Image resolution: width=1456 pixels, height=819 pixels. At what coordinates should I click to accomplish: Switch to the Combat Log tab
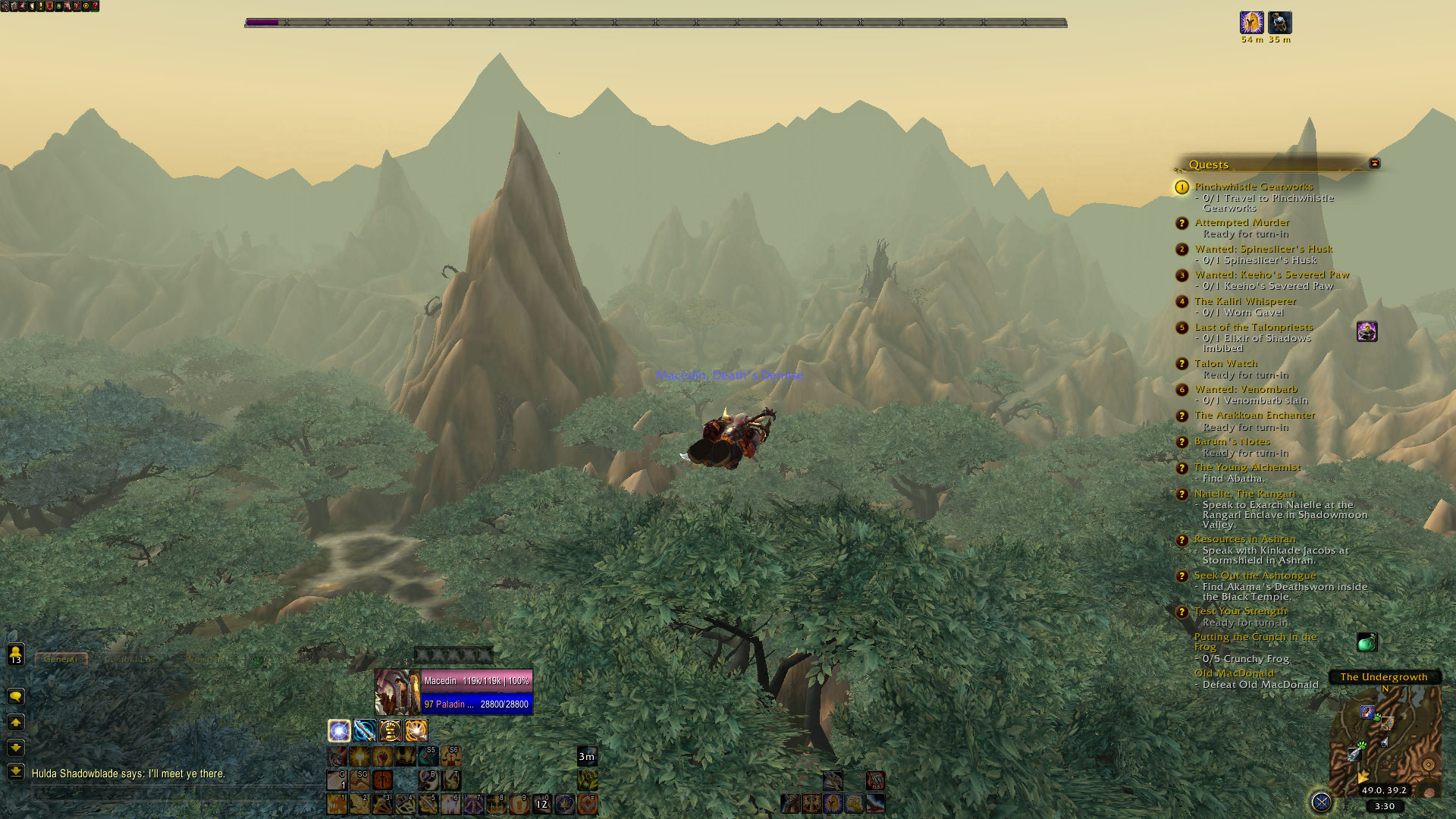tap(130, 659)
